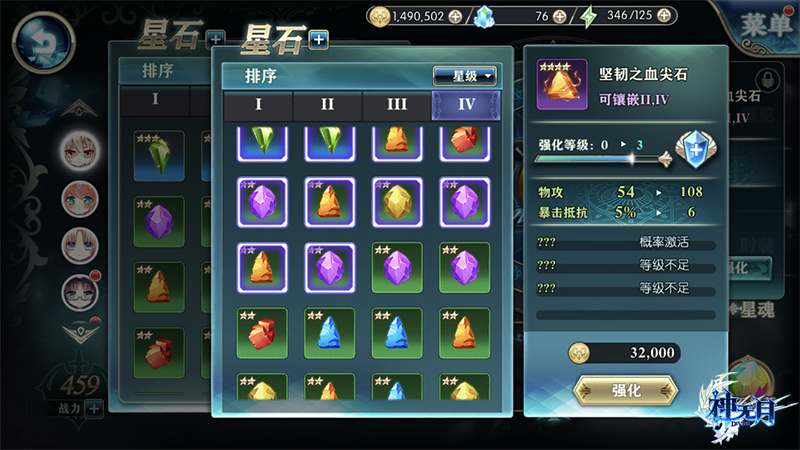The width and height of the screenshot is (800, 450).
Task: Switch to the slot III tab
Action: pyautogui.click(x=396, y=105)
